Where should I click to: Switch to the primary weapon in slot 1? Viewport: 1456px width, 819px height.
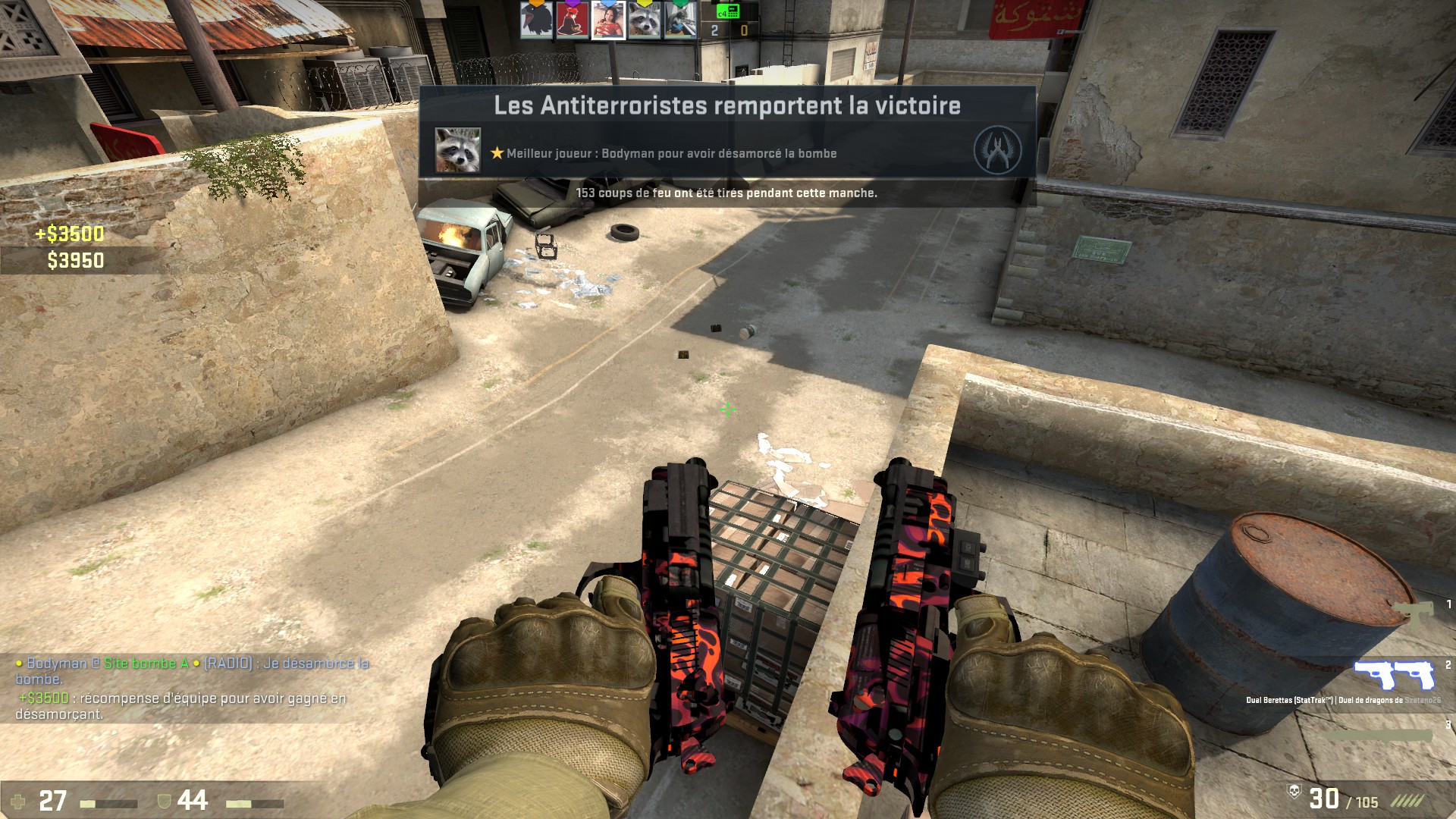(1412, 611)
